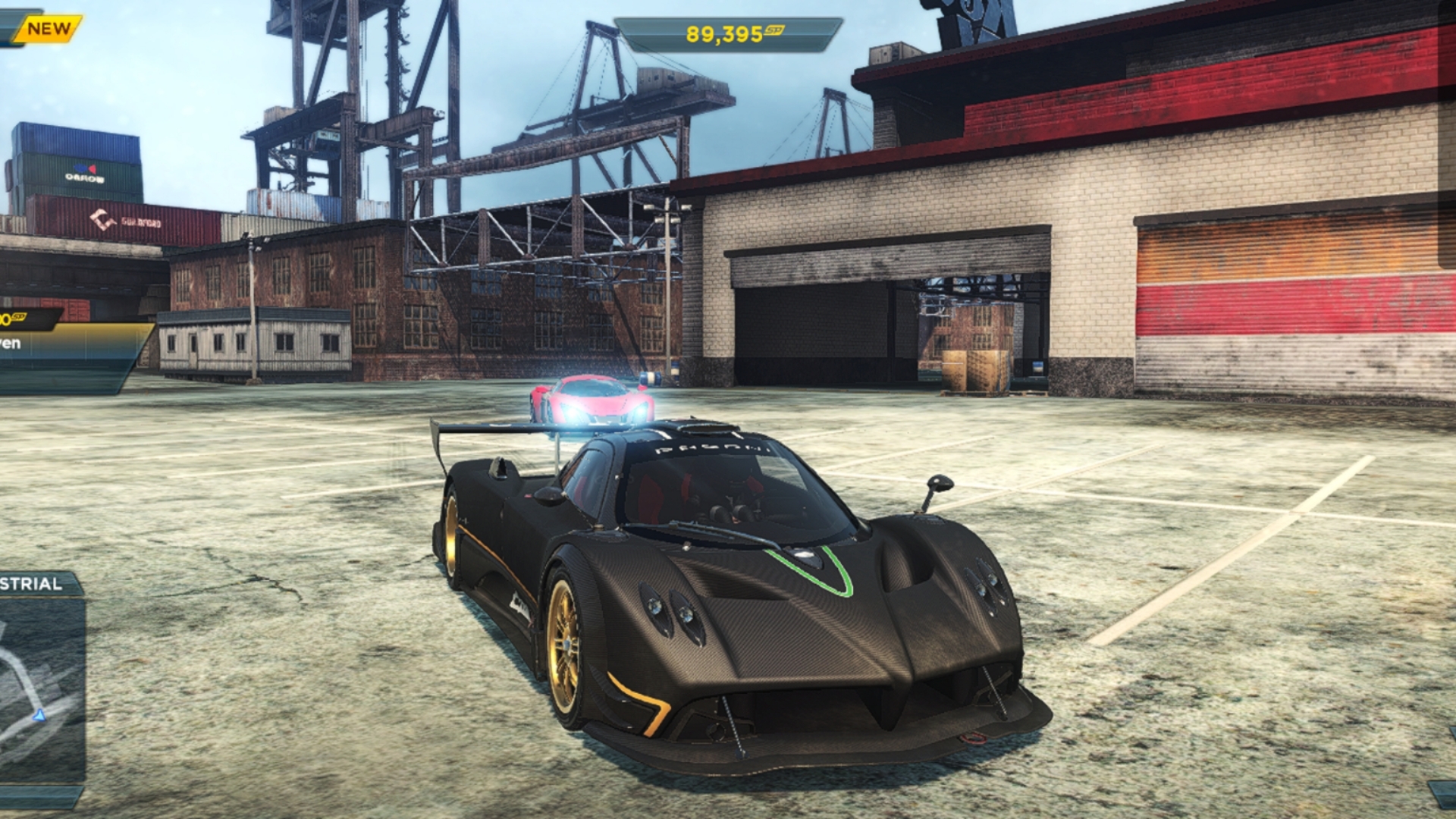Open the yellow-edged notification panel
1456x819 pixels.
coord(68,347)
